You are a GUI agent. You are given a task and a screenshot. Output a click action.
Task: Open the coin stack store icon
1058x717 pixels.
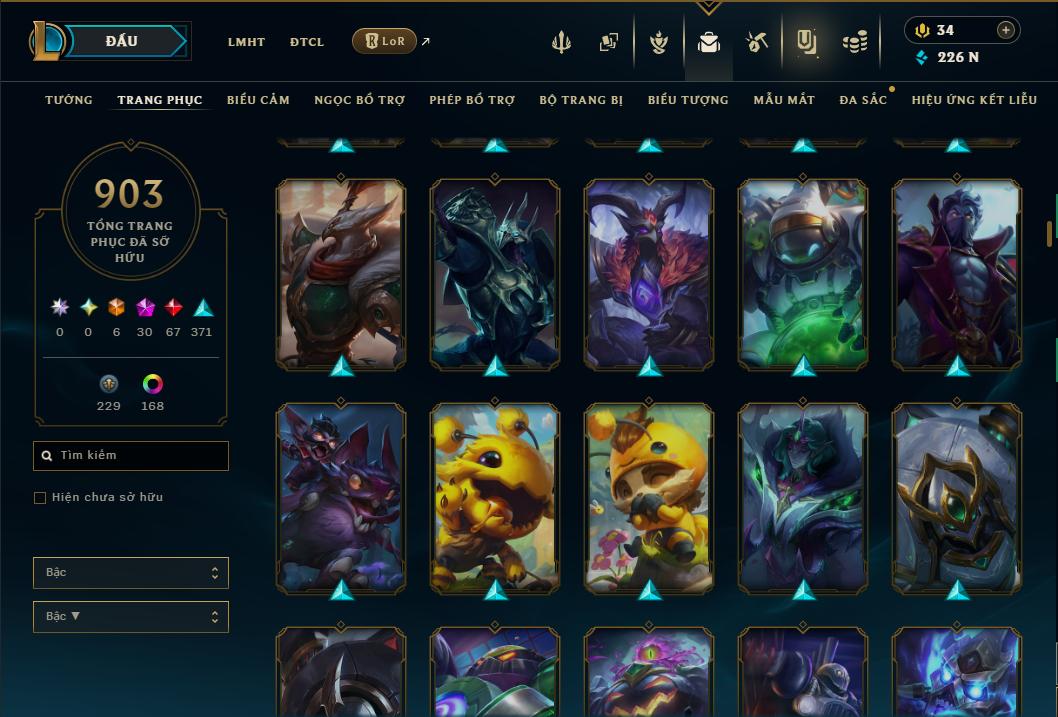tap(854, 42)
